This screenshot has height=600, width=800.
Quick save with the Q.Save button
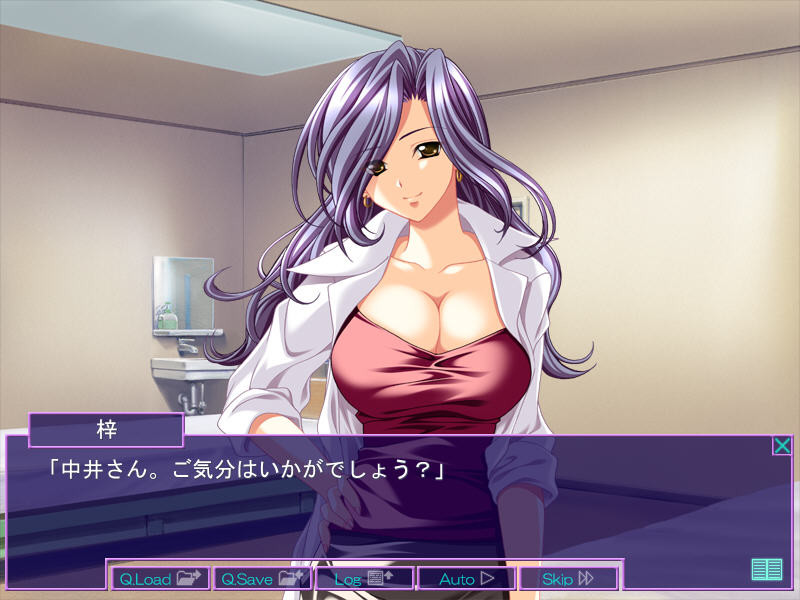tap(263, 578)
